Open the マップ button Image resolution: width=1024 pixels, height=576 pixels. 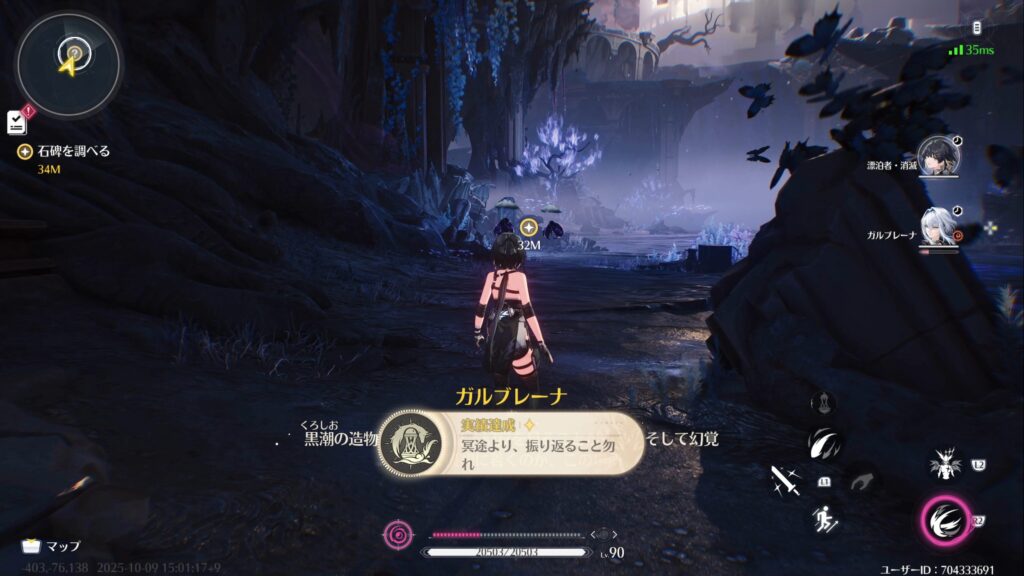tap(51, 546)
